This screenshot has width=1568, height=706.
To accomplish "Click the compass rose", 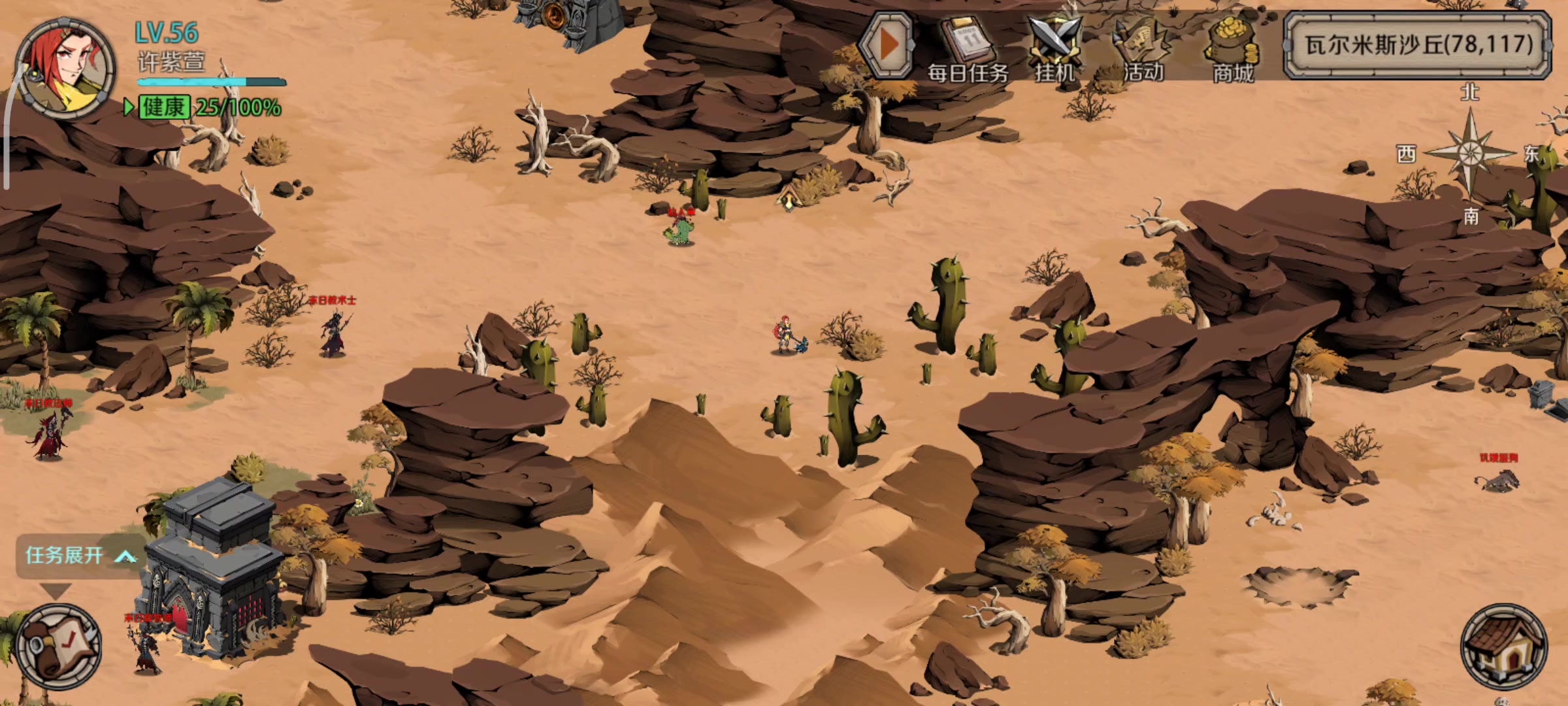I will point(1470,154).
